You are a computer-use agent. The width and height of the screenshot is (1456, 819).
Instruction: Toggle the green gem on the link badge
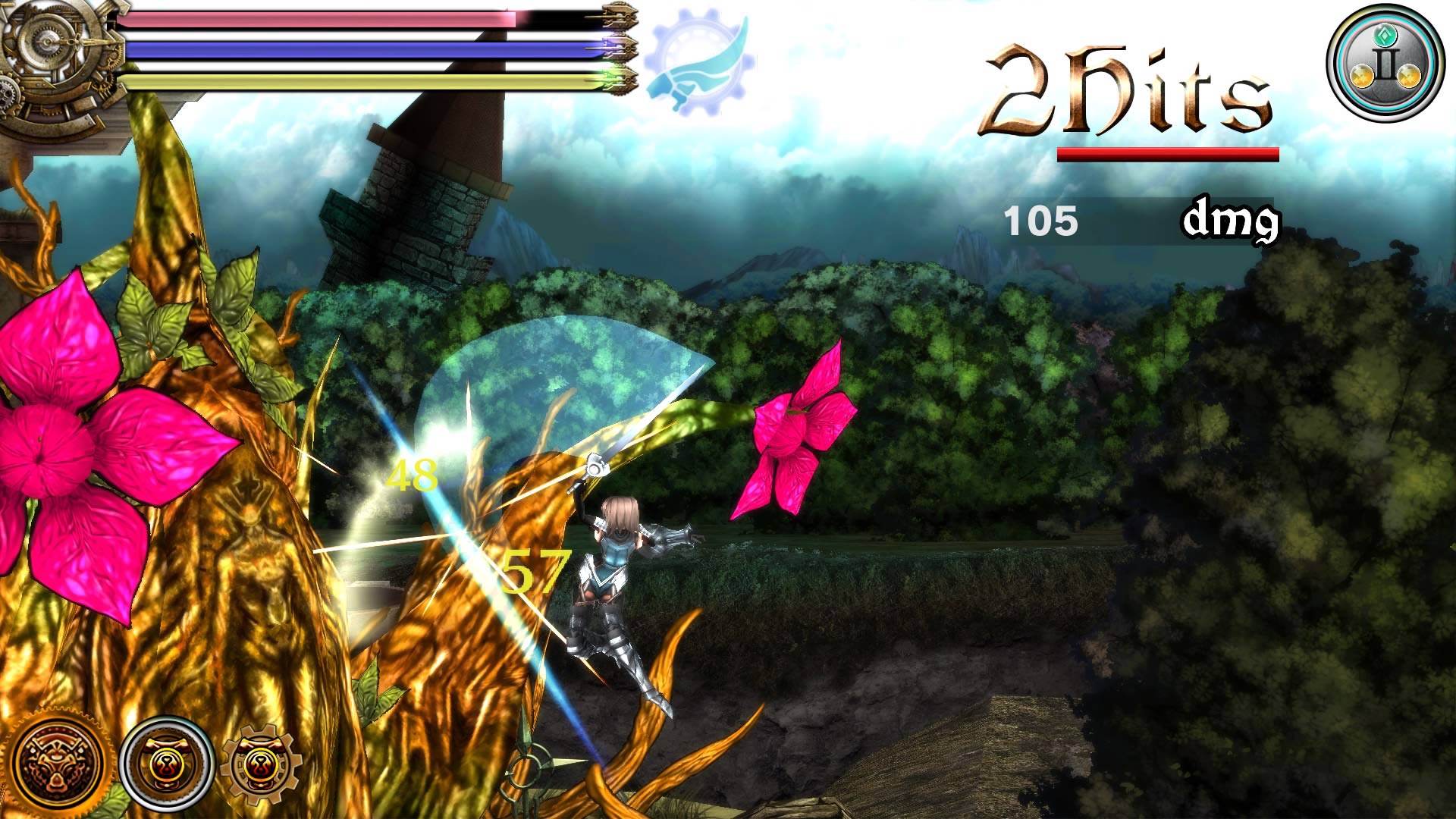pyautogui.click(x=1385, y=36)
